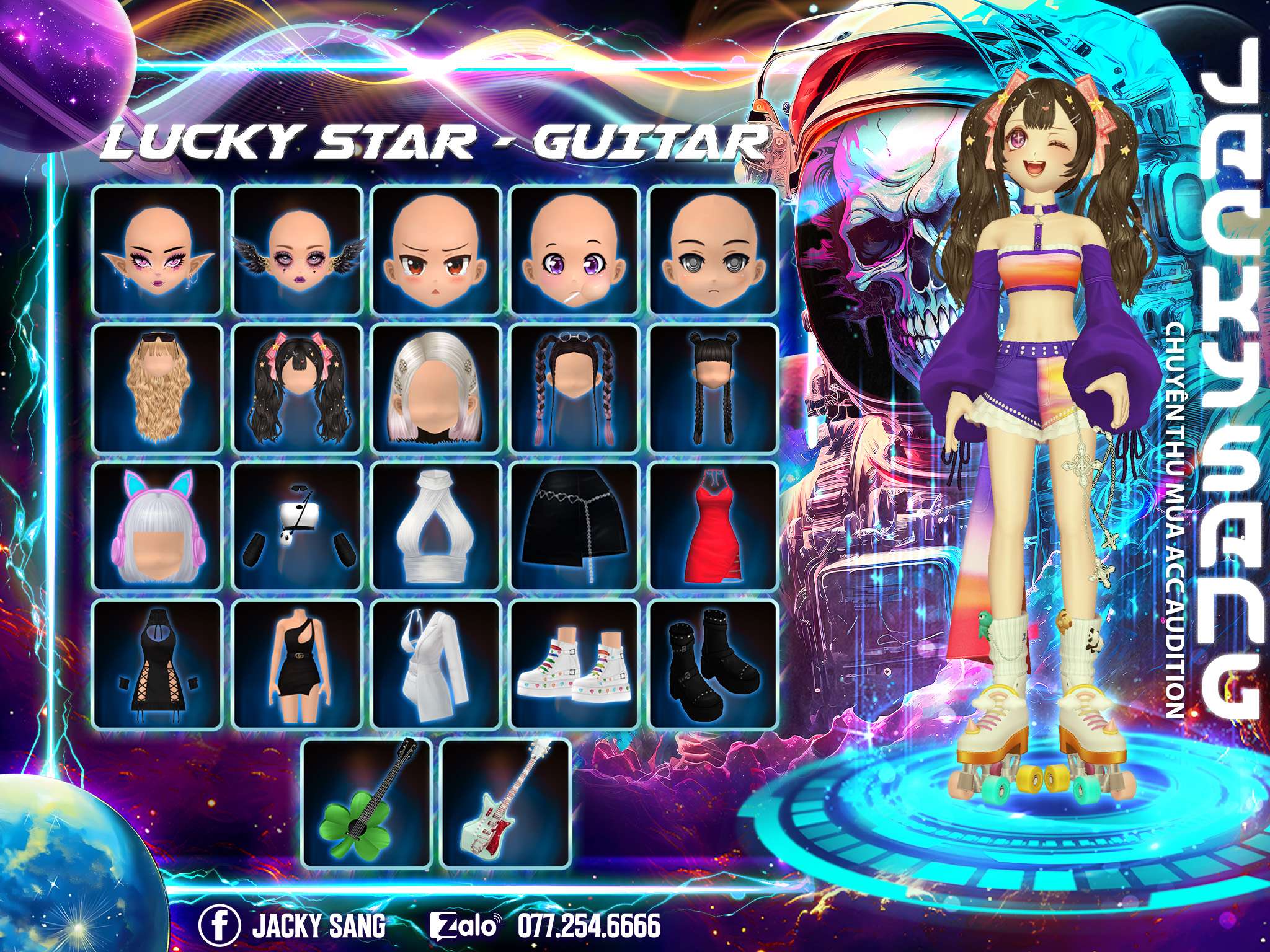Select the long blonde wavy hair tile
The height and width of the screenshot is (952, 1270).
click(x=157, y=389)
